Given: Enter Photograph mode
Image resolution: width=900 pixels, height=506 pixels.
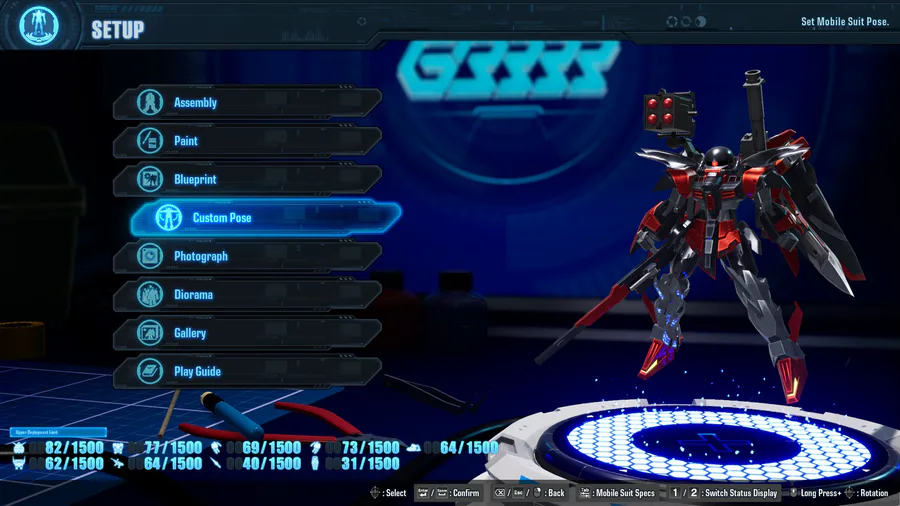Looking at the screenshot, I should coord(246,257).
